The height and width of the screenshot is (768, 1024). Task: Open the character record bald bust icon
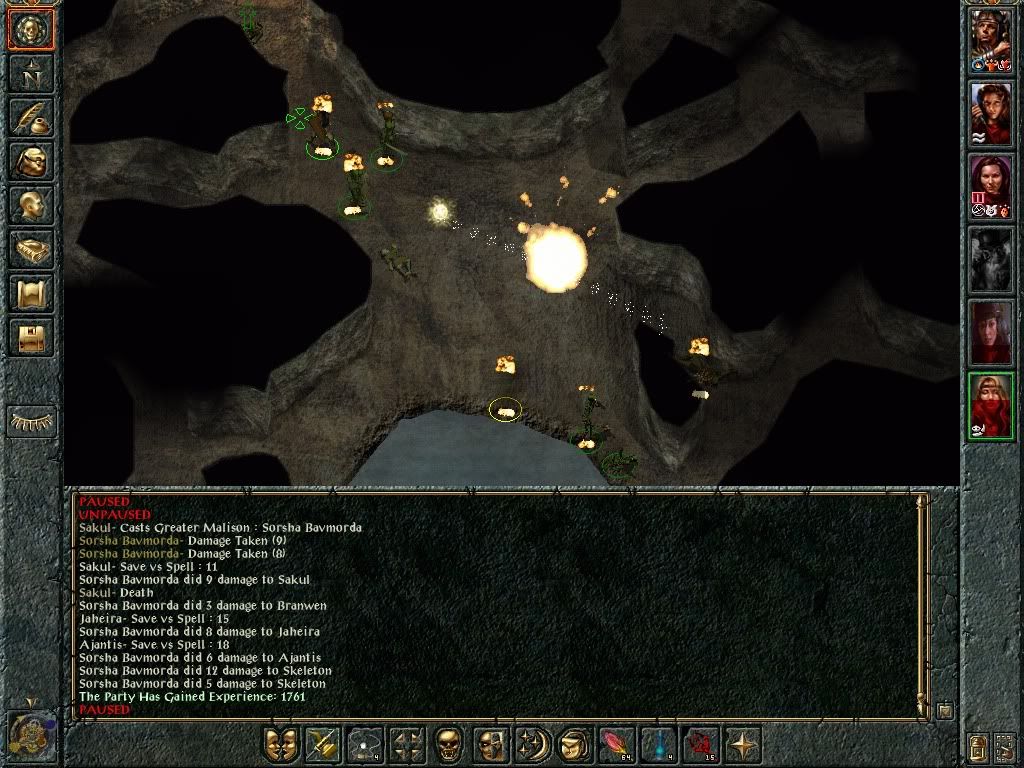[32, 206]
